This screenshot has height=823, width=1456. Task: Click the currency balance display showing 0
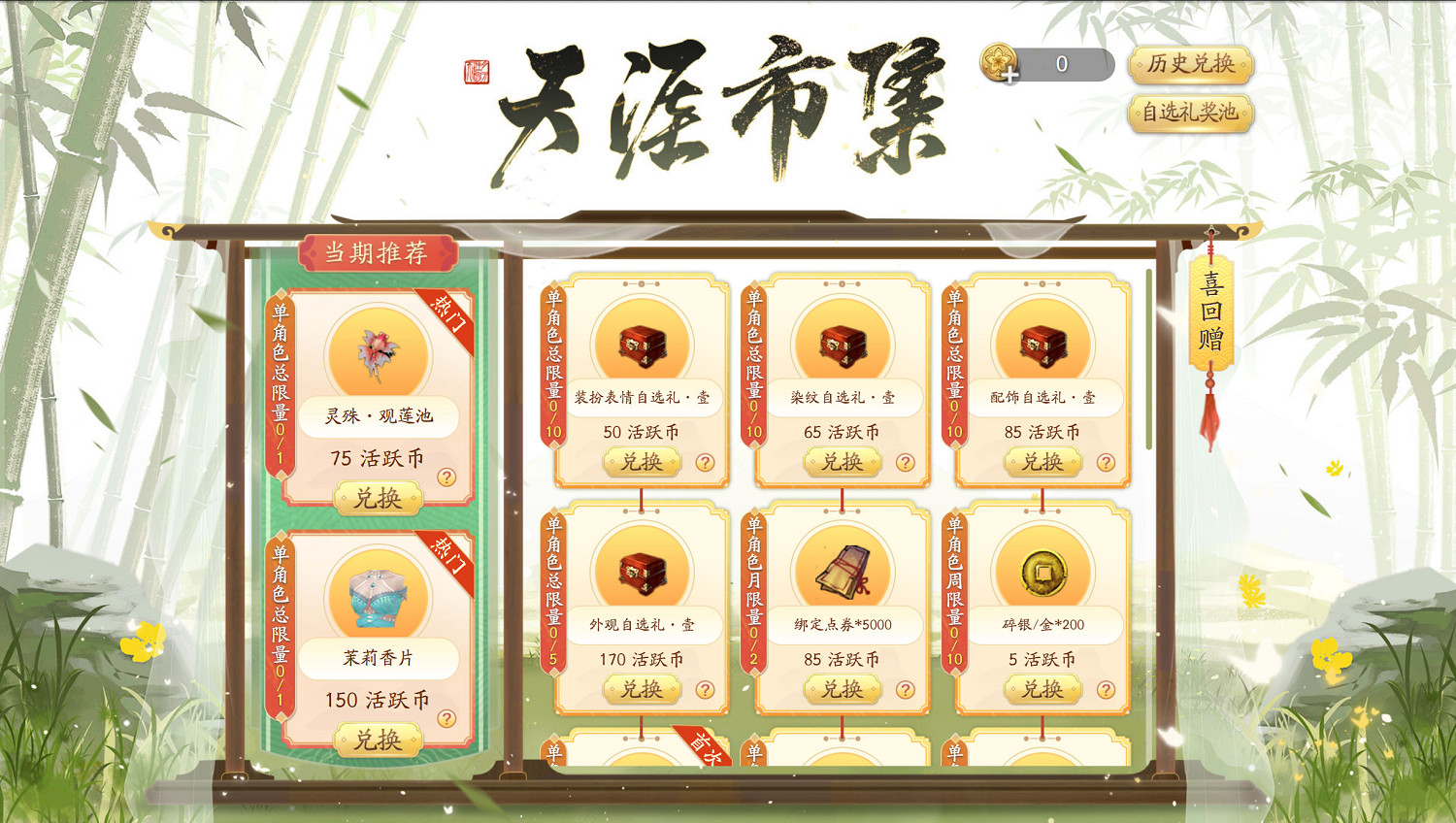click(1061, 65)
